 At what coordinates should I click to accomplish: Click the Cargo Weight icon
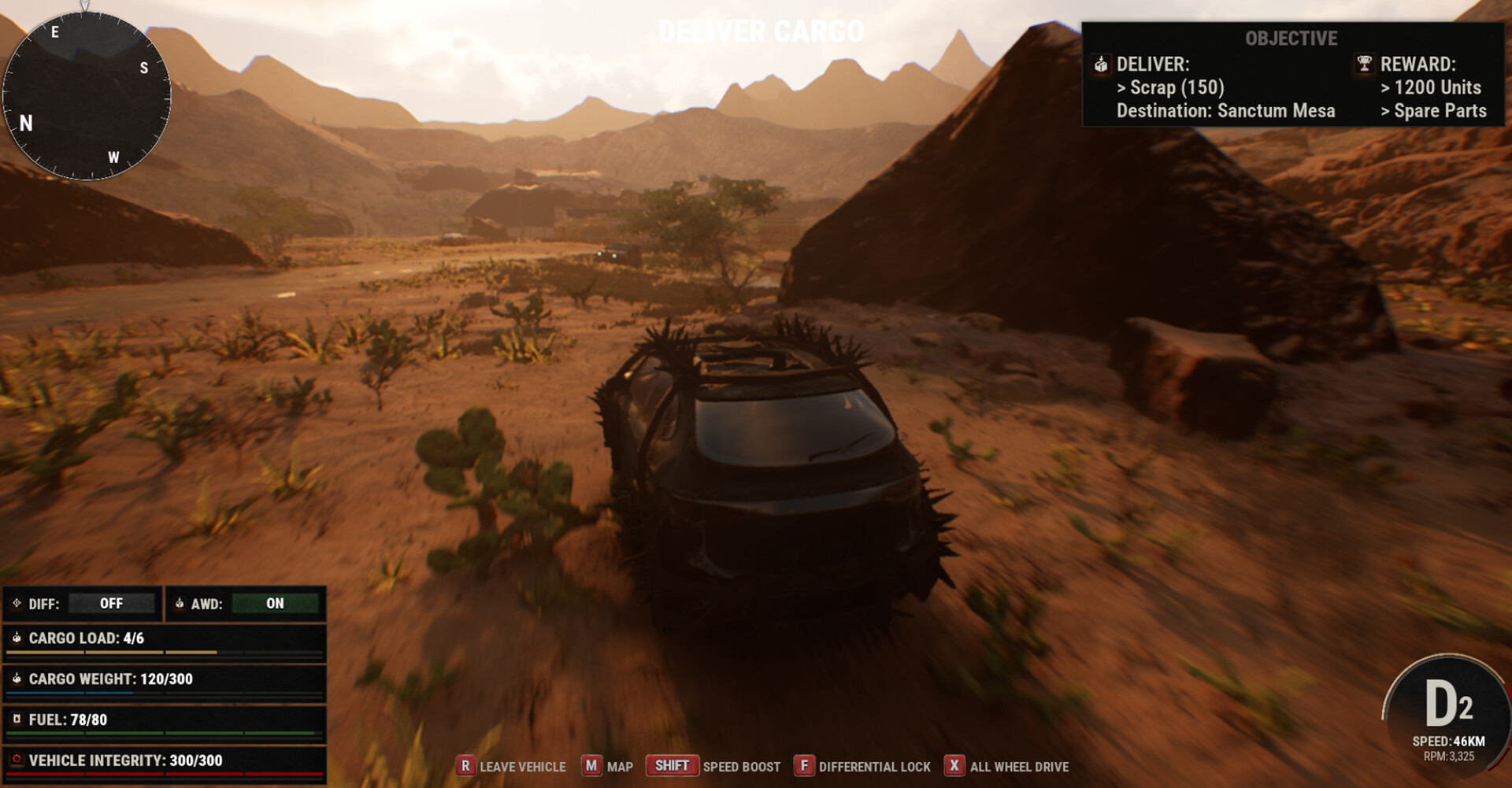[17, 679]
